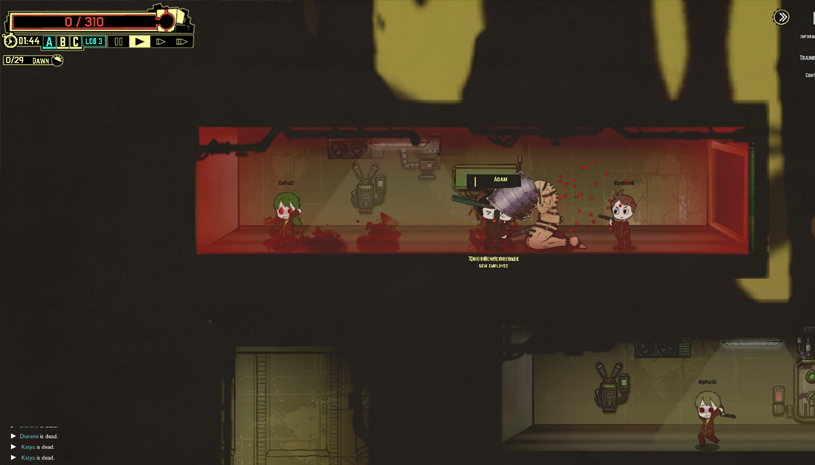Select the C tab
The width and height of the screenshot is (815, 465).
click(x=74, y=42)
